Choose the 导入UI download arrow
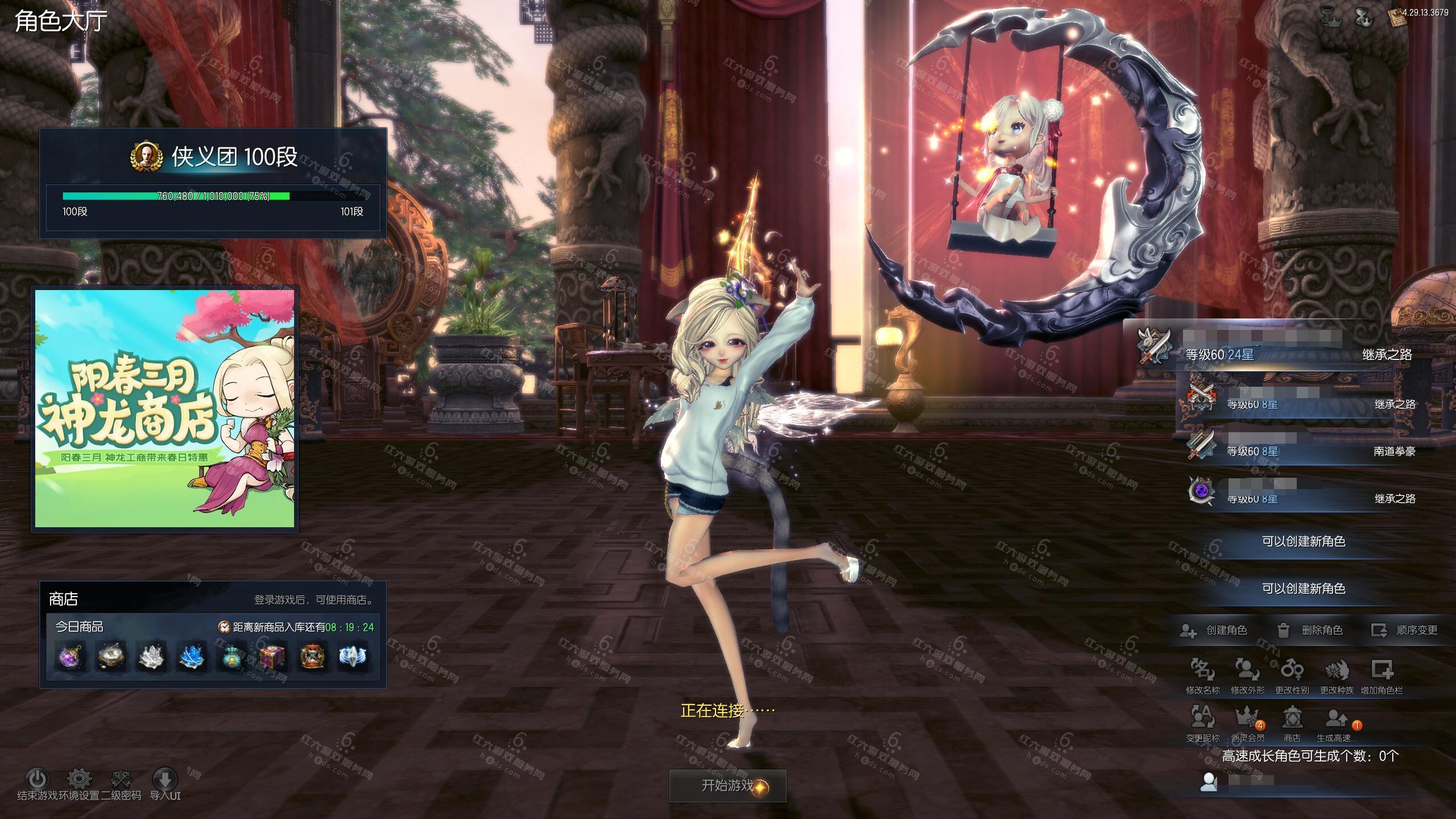Viewport: 1456px width, 819px height. click(165, 779)
